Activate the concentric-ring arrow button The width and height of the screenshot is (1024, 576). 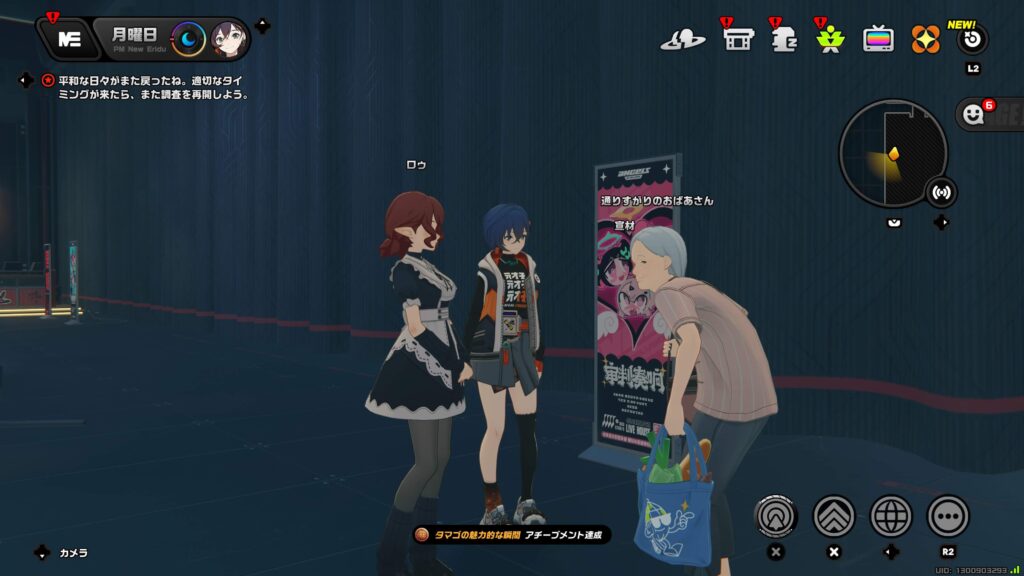776,516
